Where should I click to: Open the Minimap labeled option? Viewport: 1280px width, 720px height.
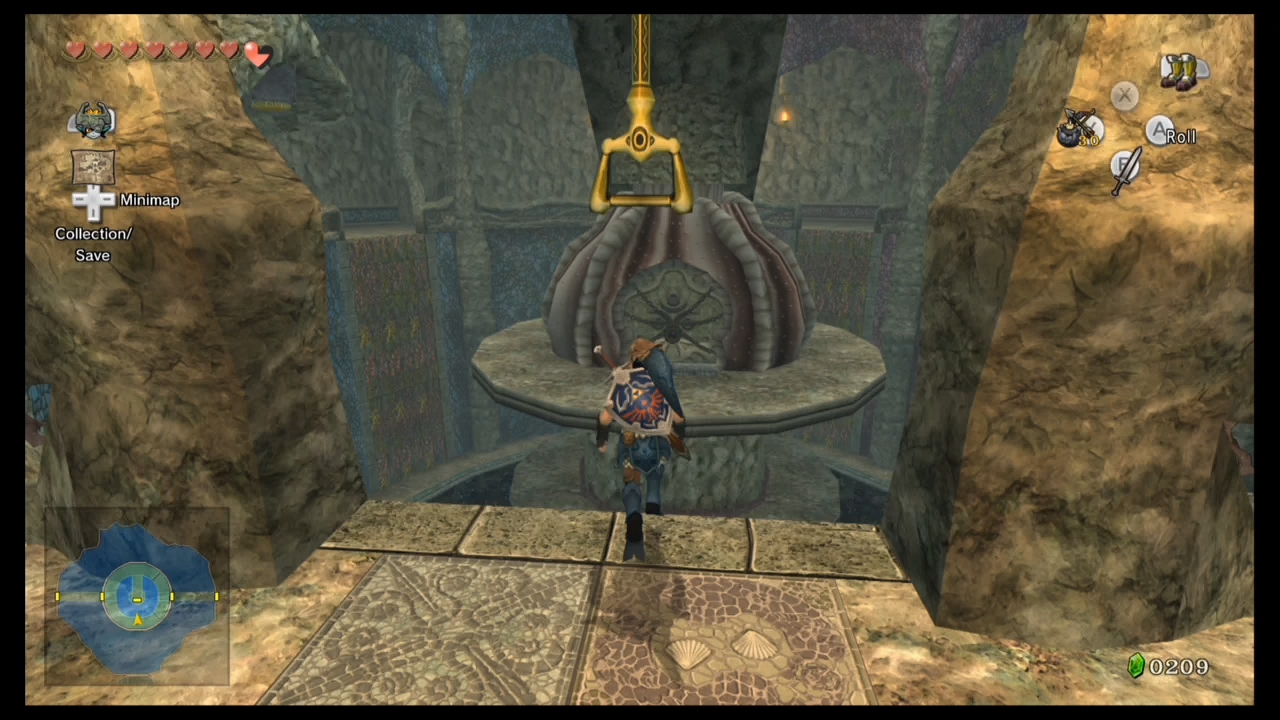click(x=149, y=200)
